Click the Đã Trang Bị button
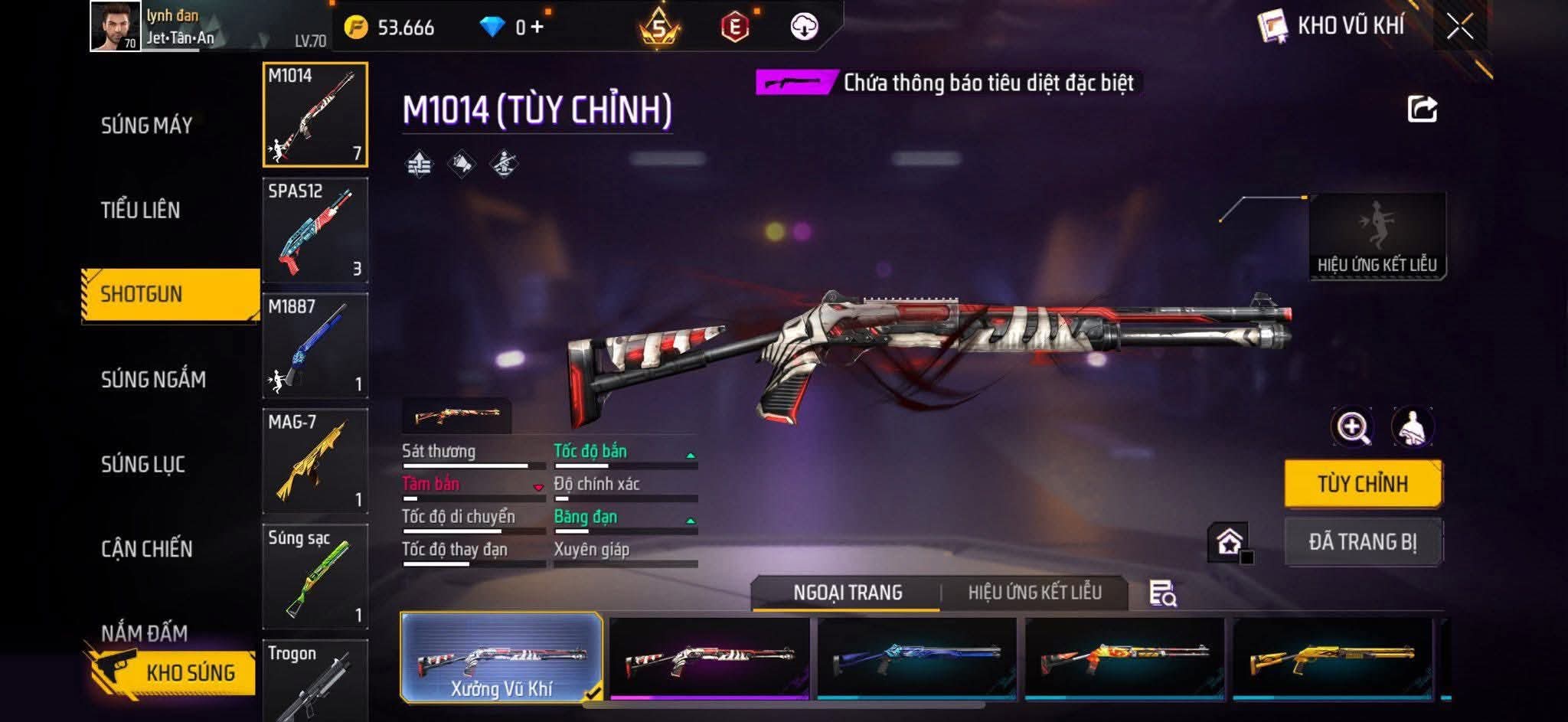Viewport: 1568px width, 722px height. (x=1363, y=542)
